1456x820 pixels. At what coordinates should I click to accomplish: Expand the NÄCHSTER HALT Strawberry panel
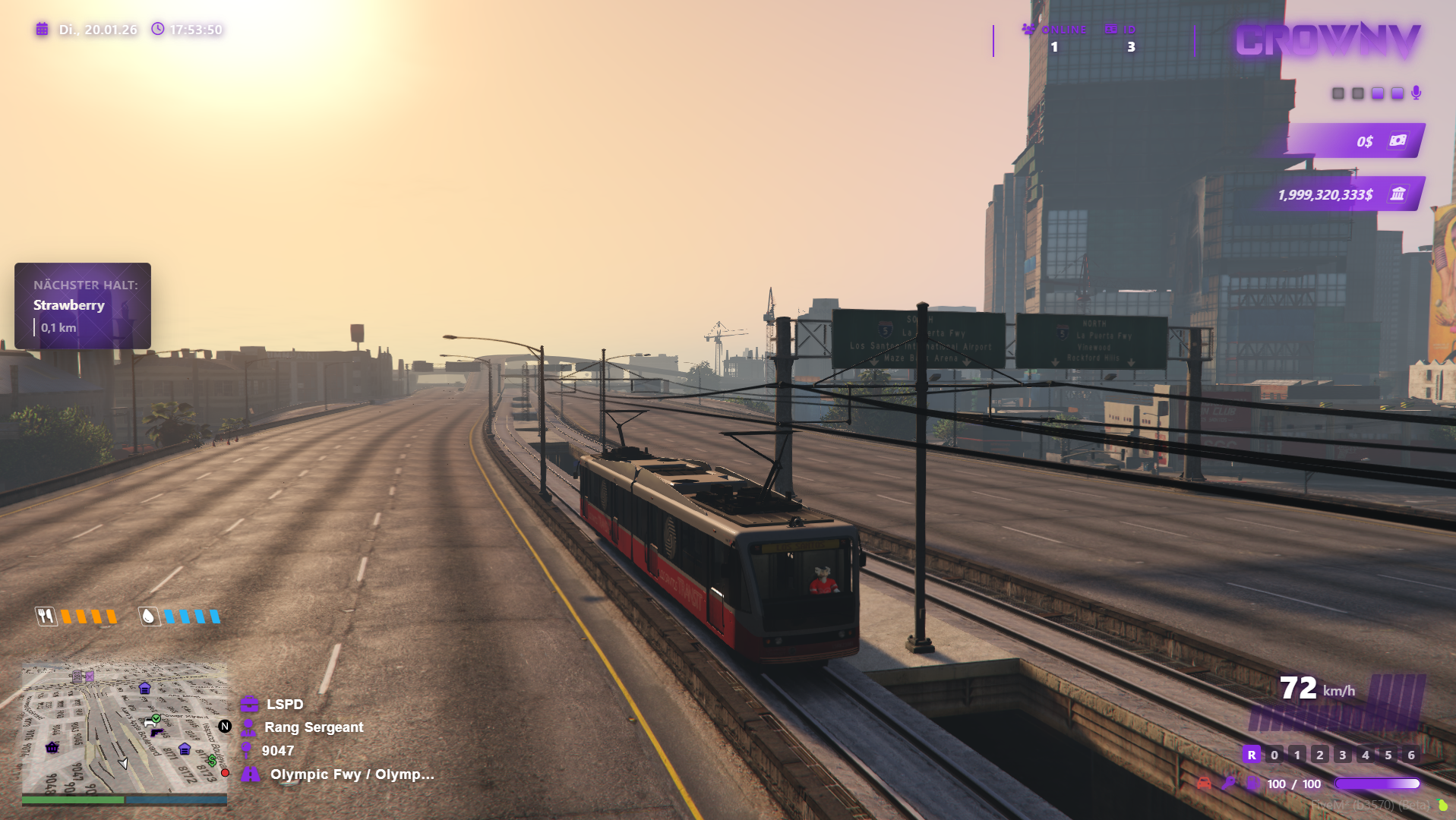pos(82,305)
